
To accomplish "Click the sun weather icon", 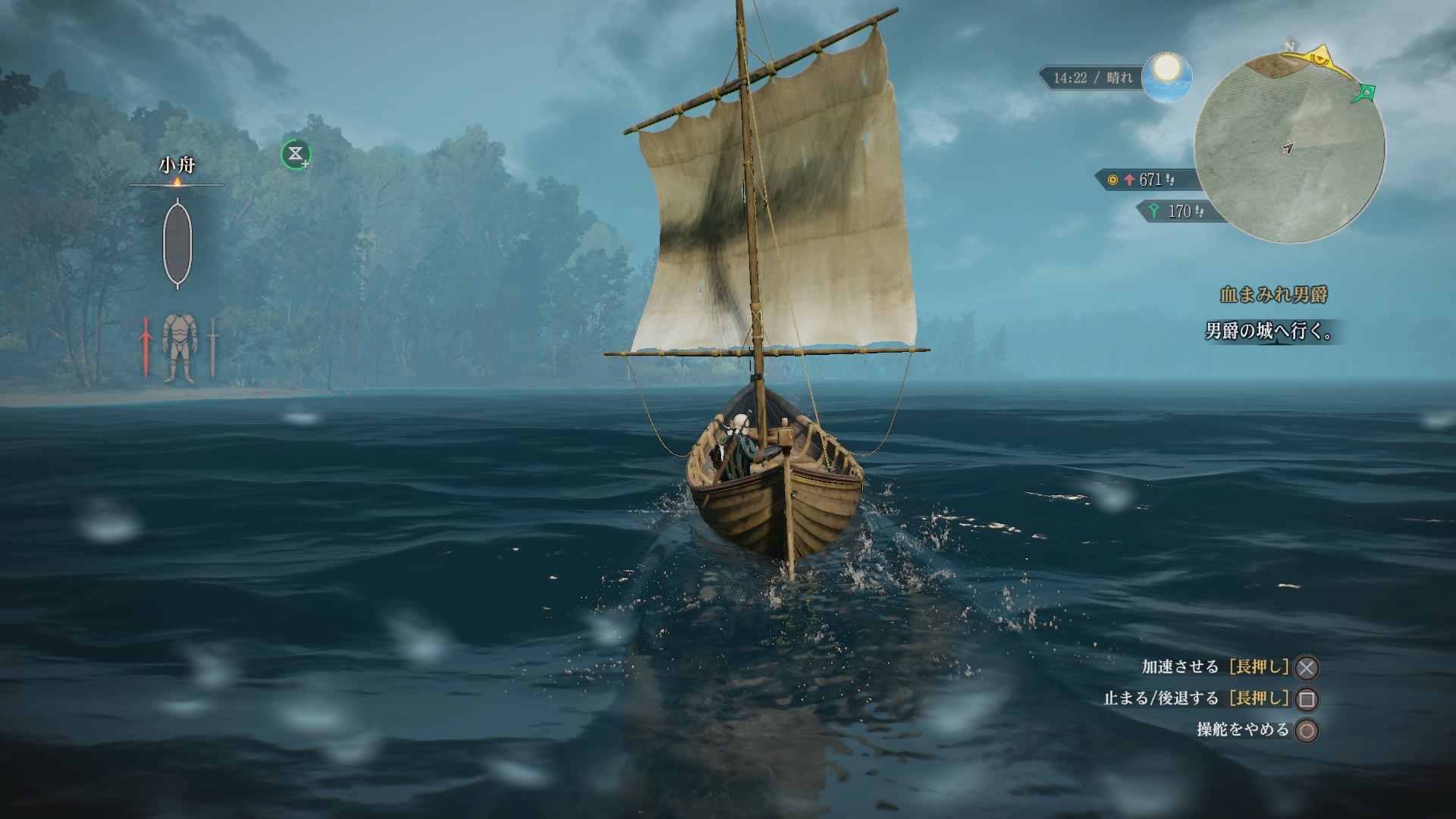I will pyautogui.click(x=1166, y=76).
